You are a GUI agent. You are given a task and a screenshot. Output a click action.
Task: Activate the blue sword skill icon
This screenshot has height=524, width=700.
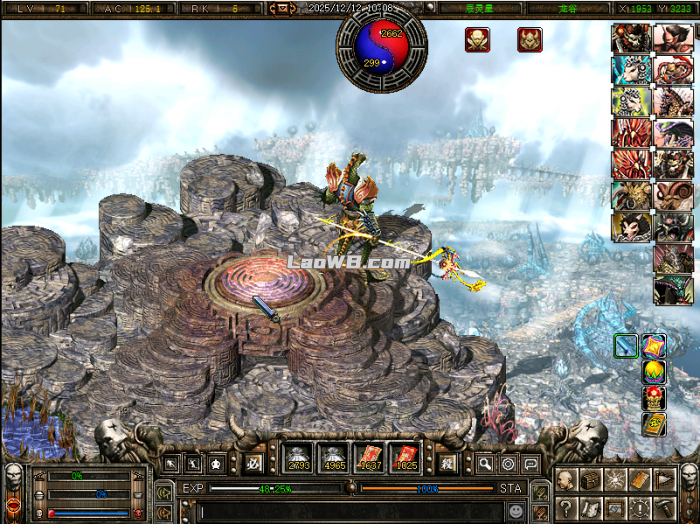click(x=626, y=346)
